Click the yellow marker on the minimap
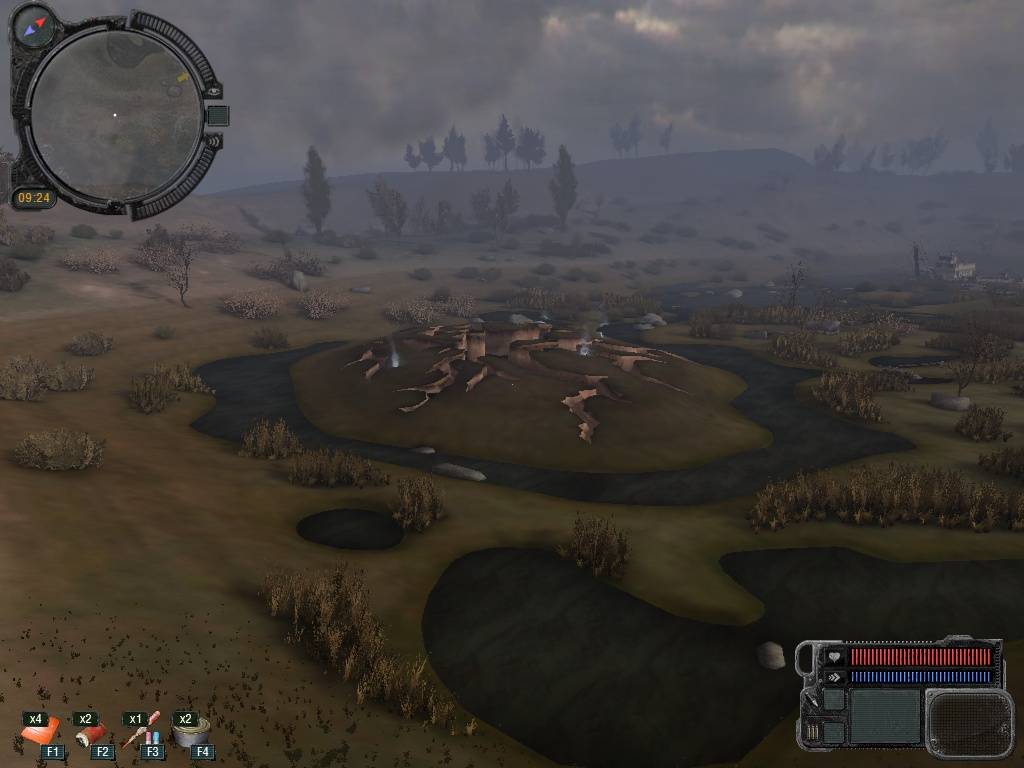This screenshot has width=1024, height=768. point(182,77)
